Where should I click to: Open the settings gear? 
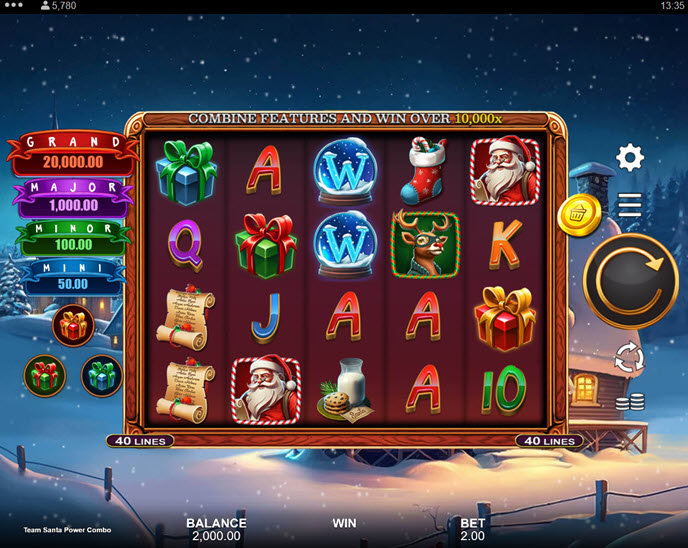630,157
